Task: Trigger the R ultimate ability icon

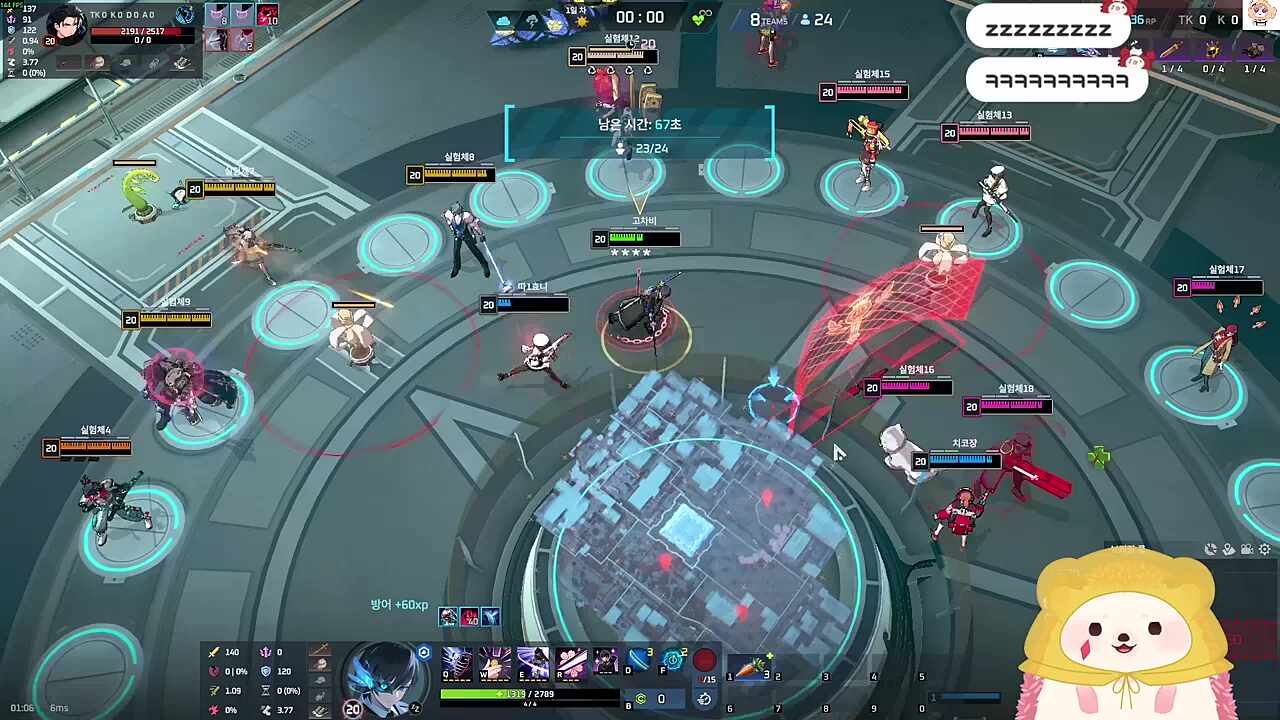Action: click(570, 662)
